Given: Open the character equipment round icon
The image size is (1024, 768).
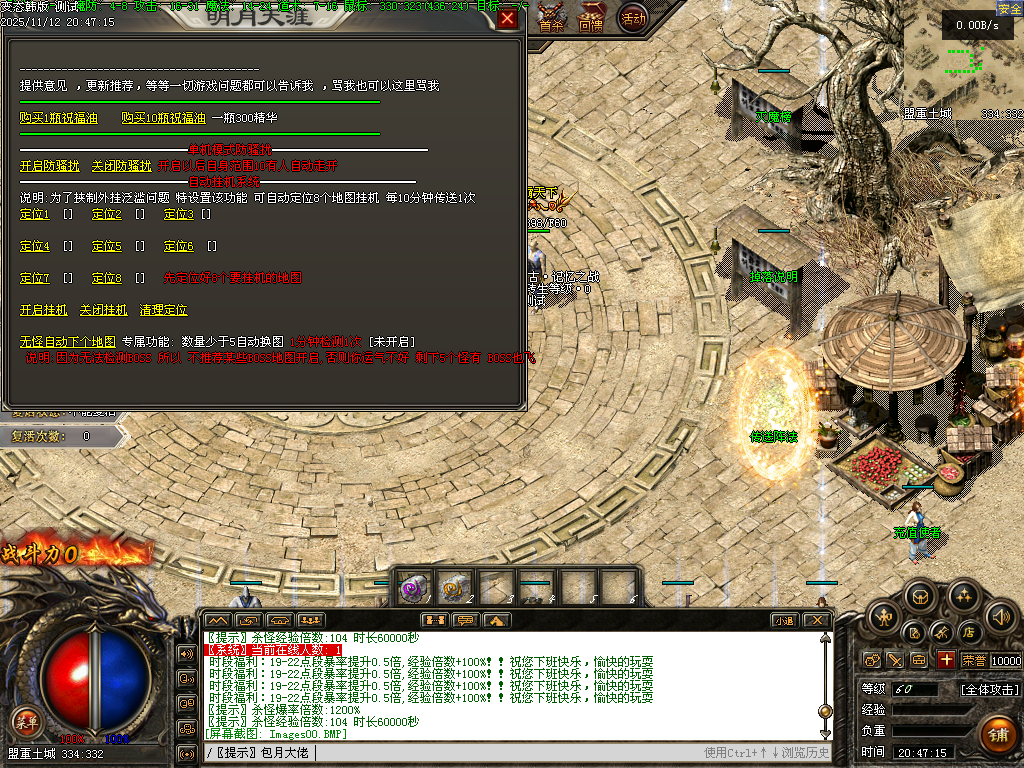Looking at the screenshot, I should pyautogui.click(x=884, y=617).
